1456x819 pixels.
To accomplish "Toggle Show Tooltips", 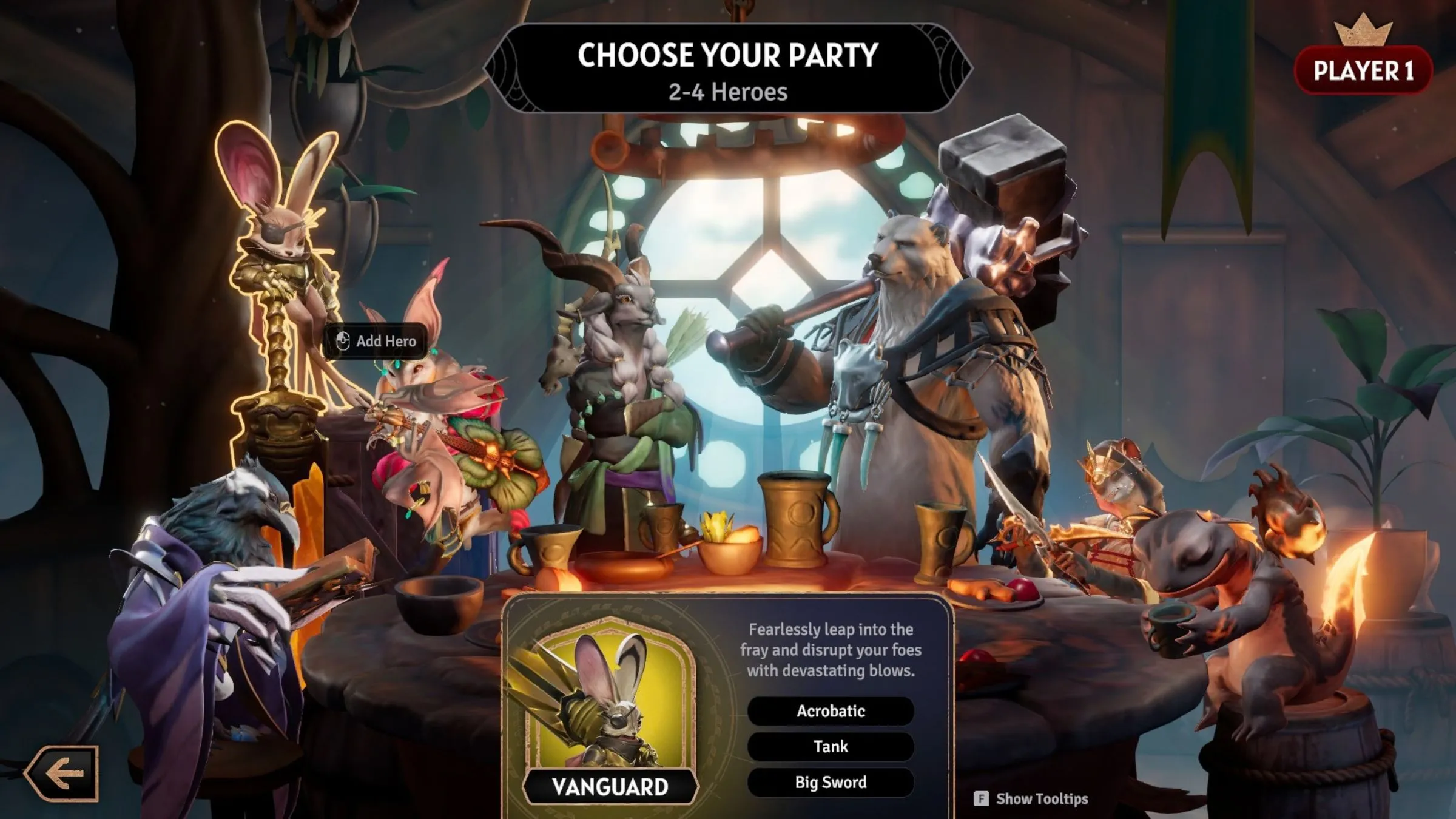I will pos(1031,798).
